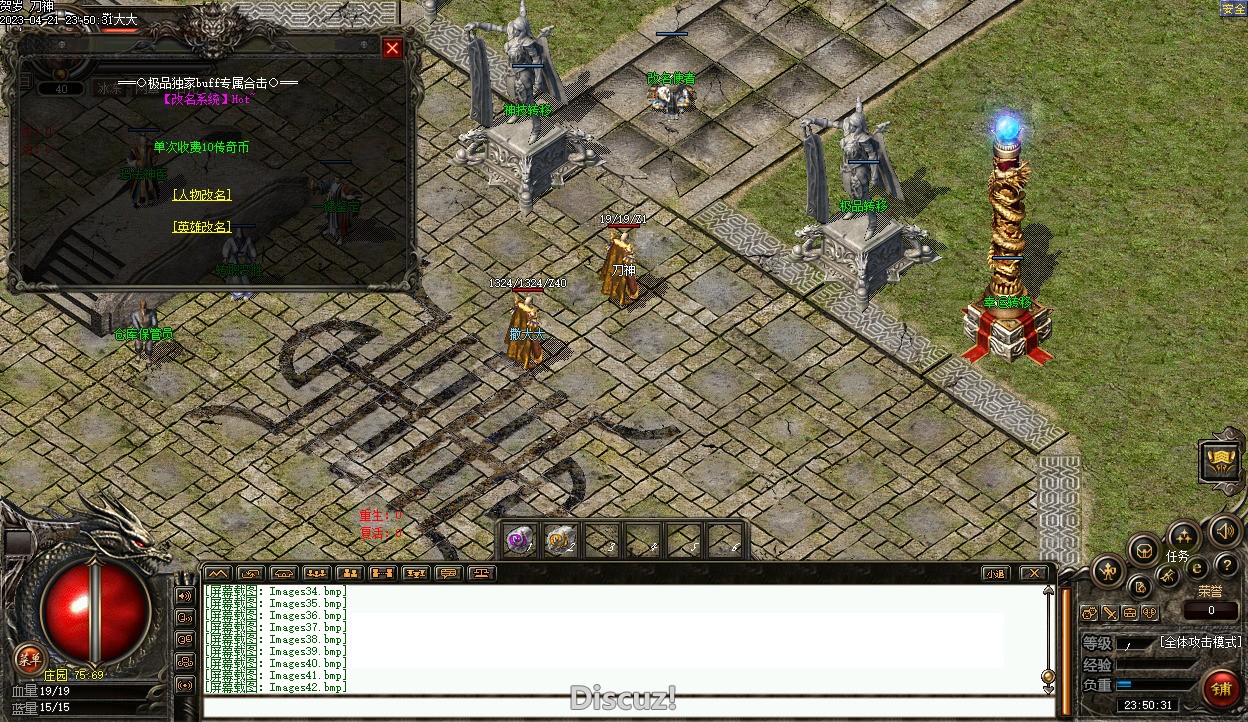1248x722 pixels.
Task: Open the character equipment round icon
Action: point(1109,572)
